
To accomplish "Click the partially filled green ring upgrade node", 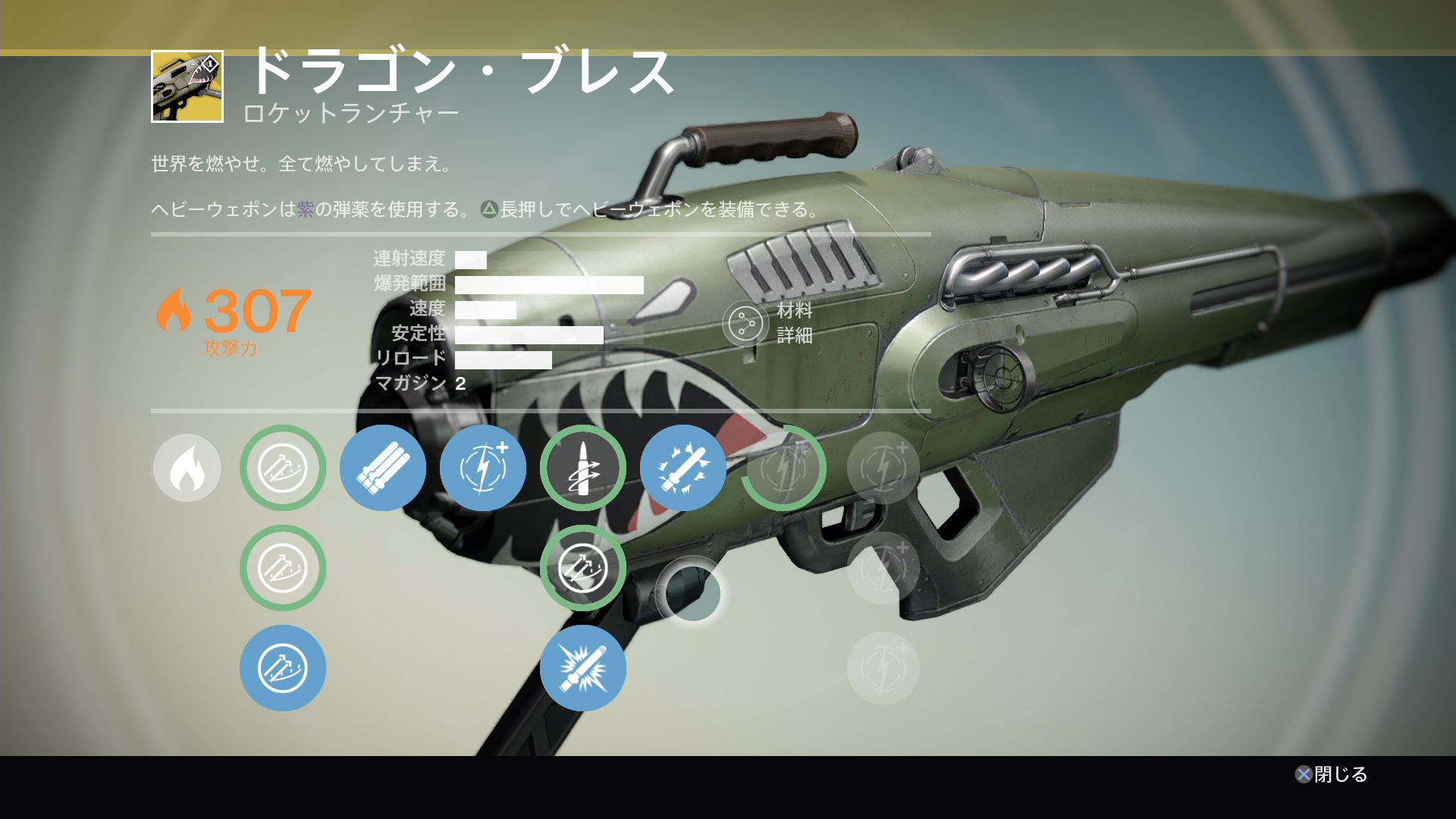I will pos(783,468).
